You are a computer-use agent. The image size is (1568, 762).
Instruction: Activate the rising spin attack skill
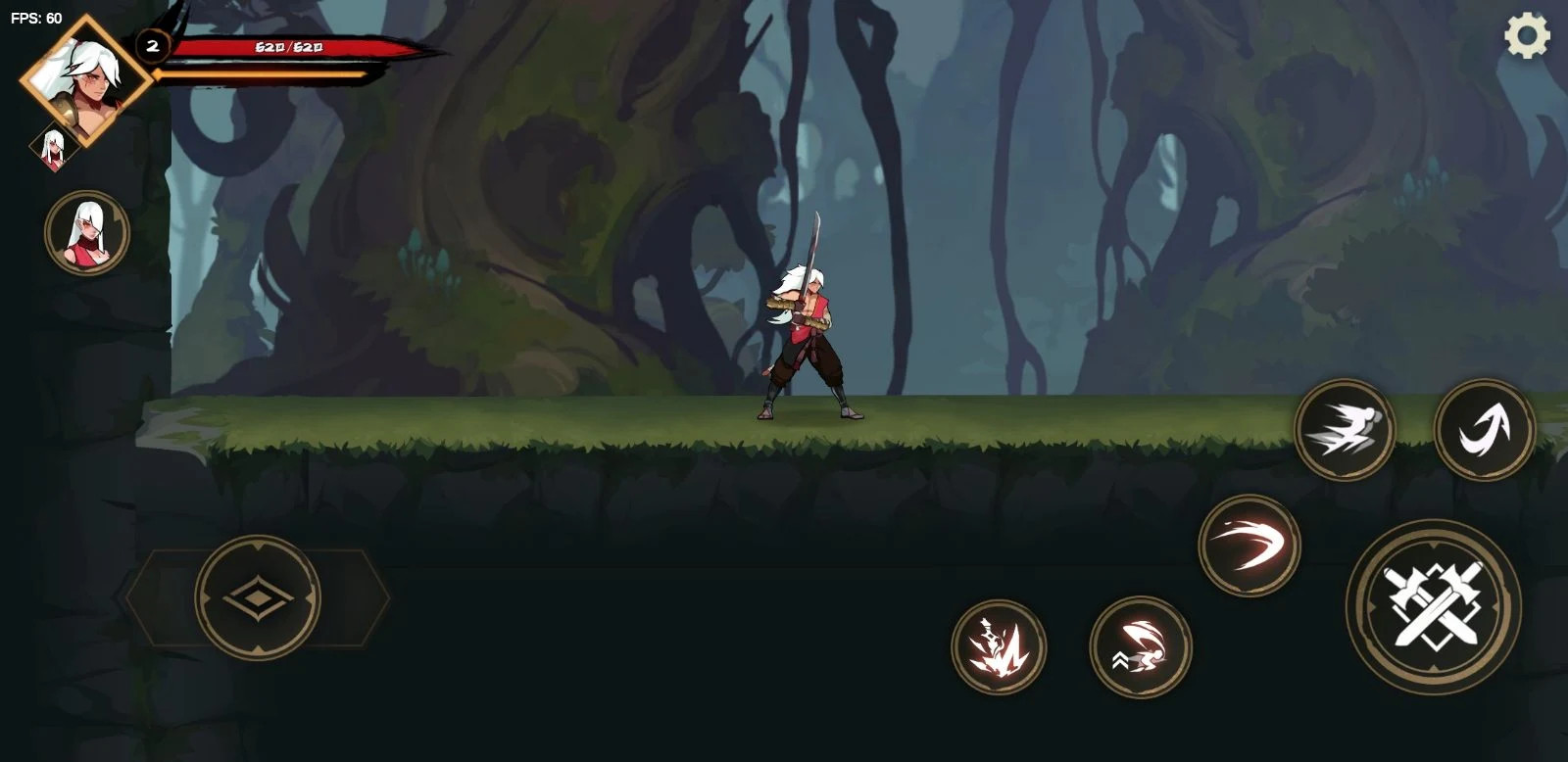1141,647
